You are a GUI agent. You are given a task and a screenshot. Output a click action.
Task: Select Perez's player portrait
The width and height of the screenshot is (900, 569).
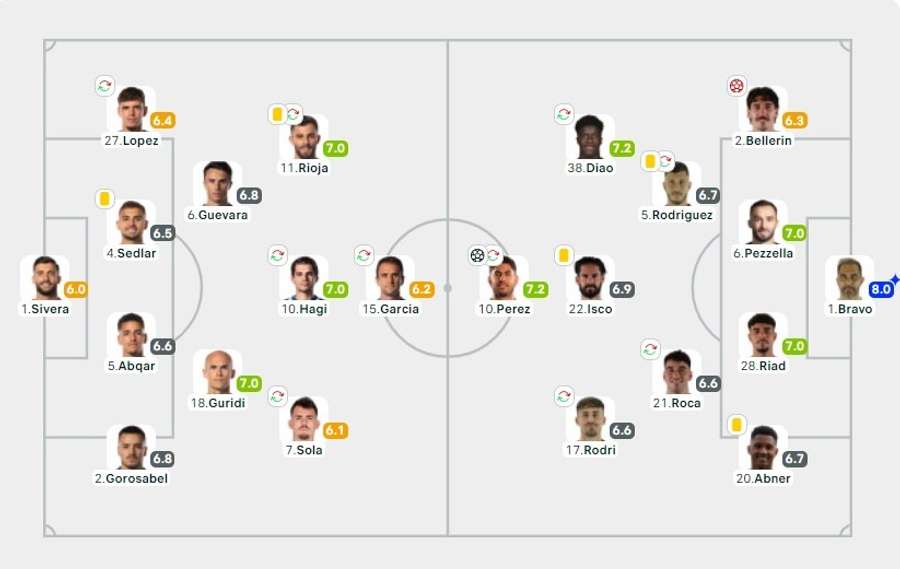(x=505, y=279)
